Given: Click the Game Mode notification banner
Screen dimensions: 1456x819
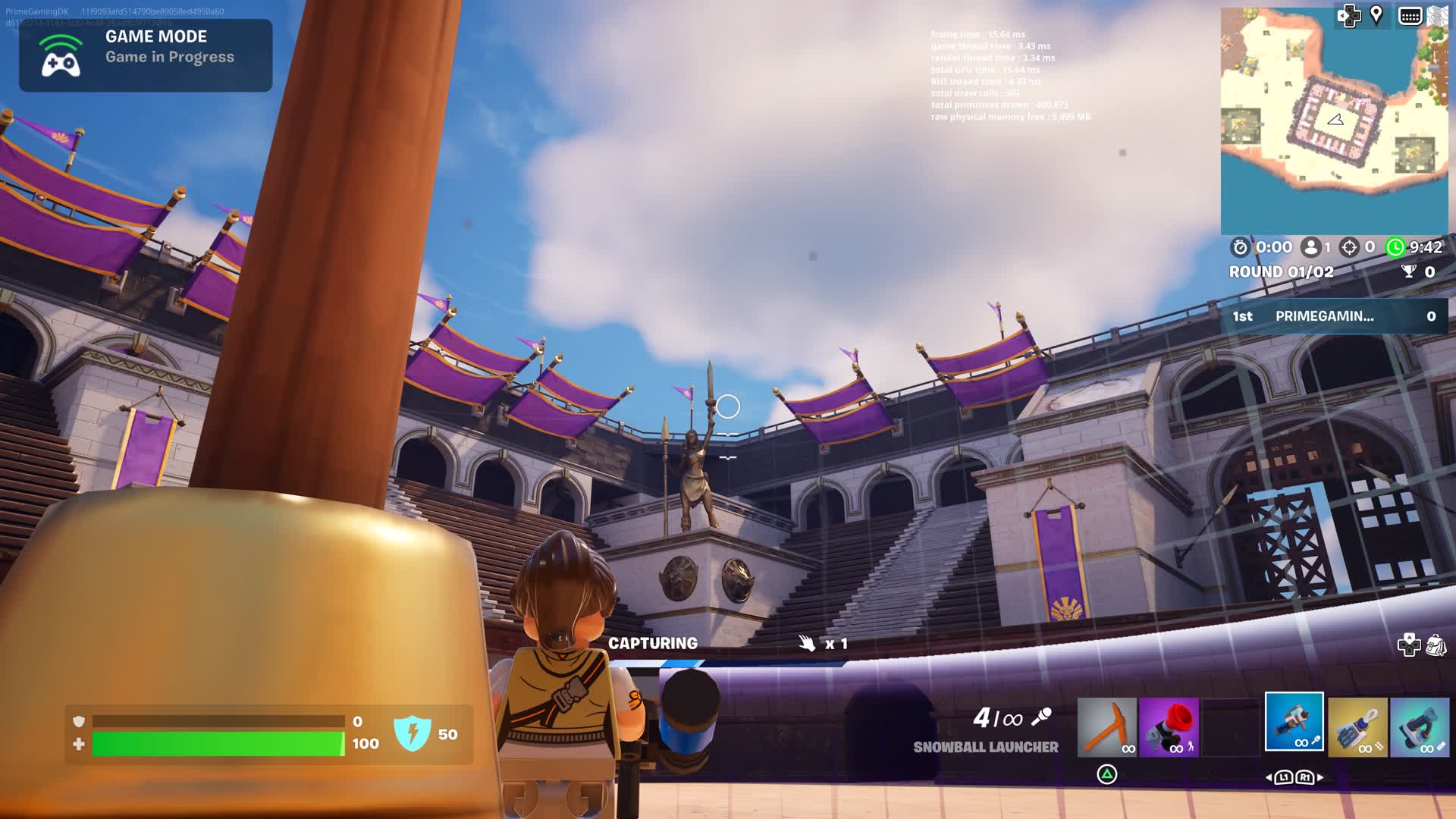Looking at the screenshot, I should pyautogui.click(x=146, y=55).
